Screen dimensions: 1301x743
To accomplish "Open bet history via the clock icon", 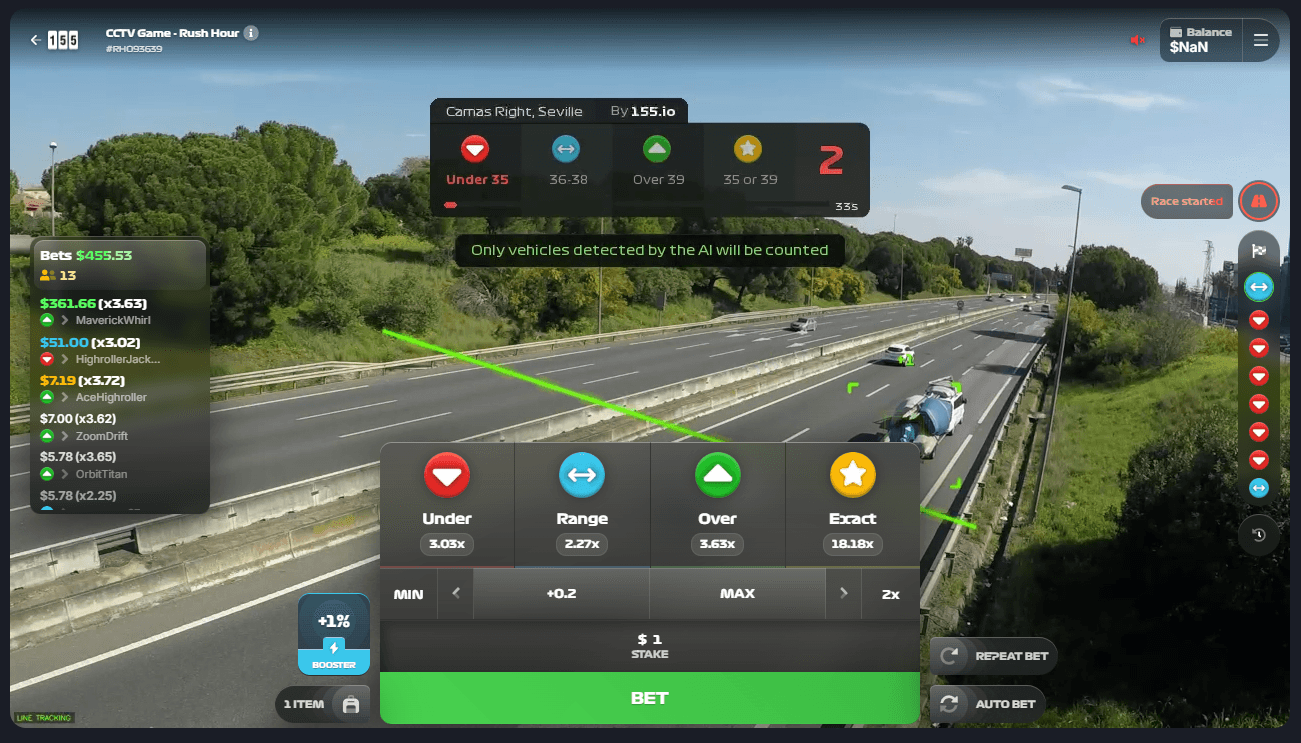I will (1258, 535).
